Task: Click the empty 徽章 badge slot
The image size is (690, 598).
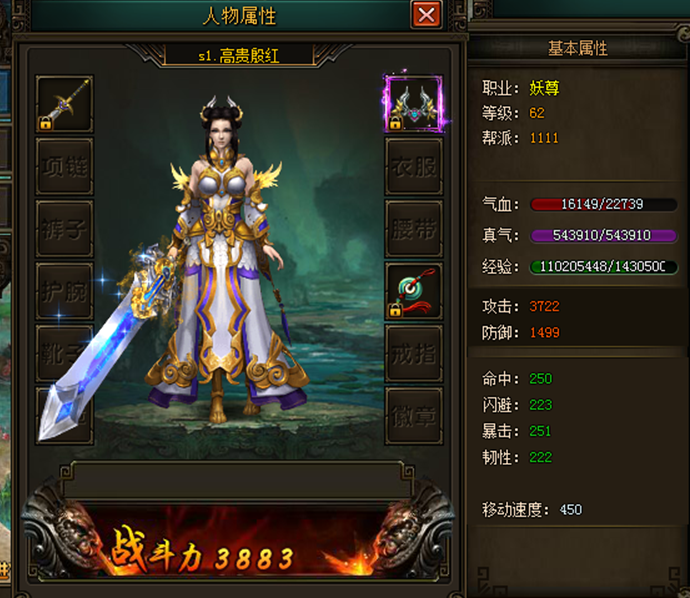Action: click(x=413, y=415)
